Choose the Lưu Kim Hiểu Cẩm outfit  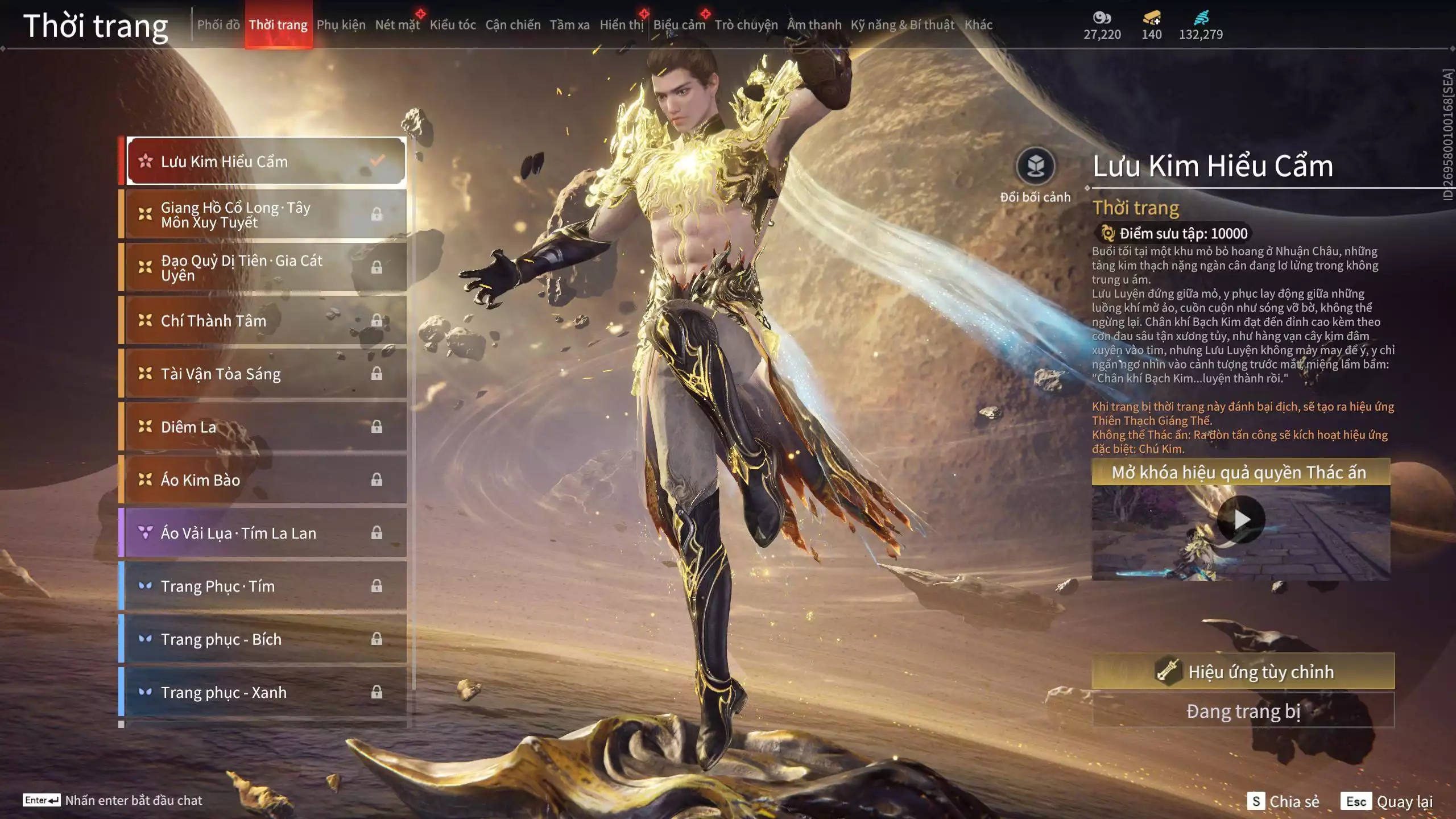(x=266, y=162)
